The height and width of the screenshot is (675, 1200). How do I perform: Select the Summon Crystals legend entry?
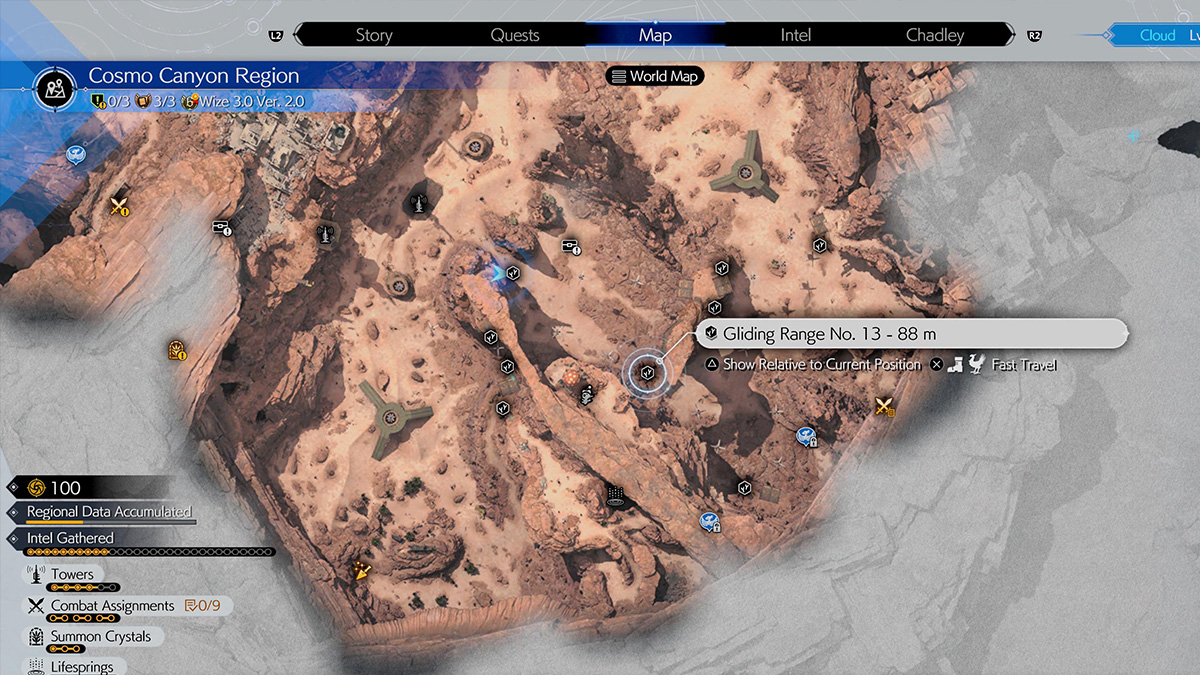pos(101,637)
